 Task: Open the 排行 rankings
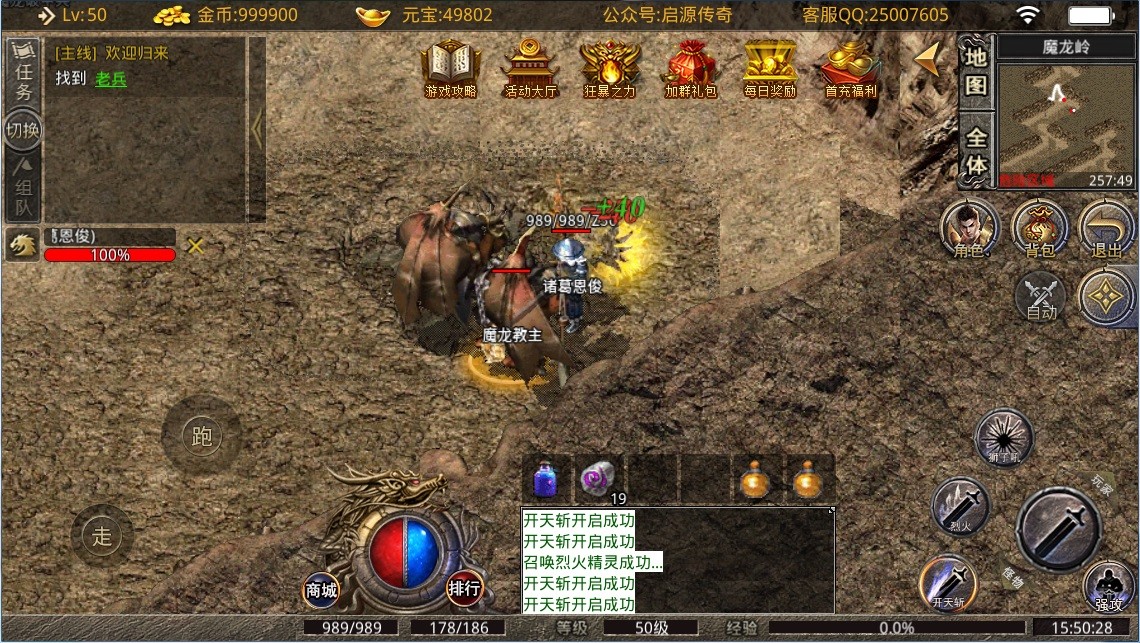click(464, 588)
